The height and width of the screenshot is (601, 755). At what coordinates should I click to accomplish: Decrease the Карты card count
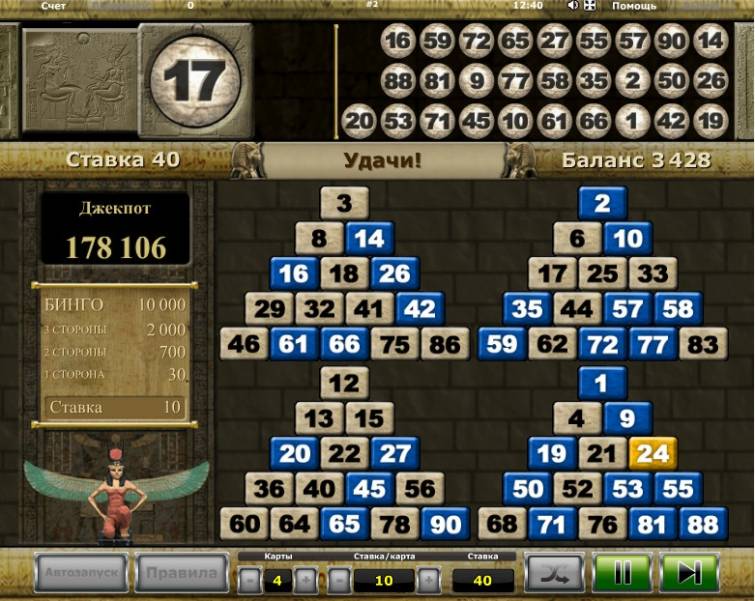coord(249,580)
